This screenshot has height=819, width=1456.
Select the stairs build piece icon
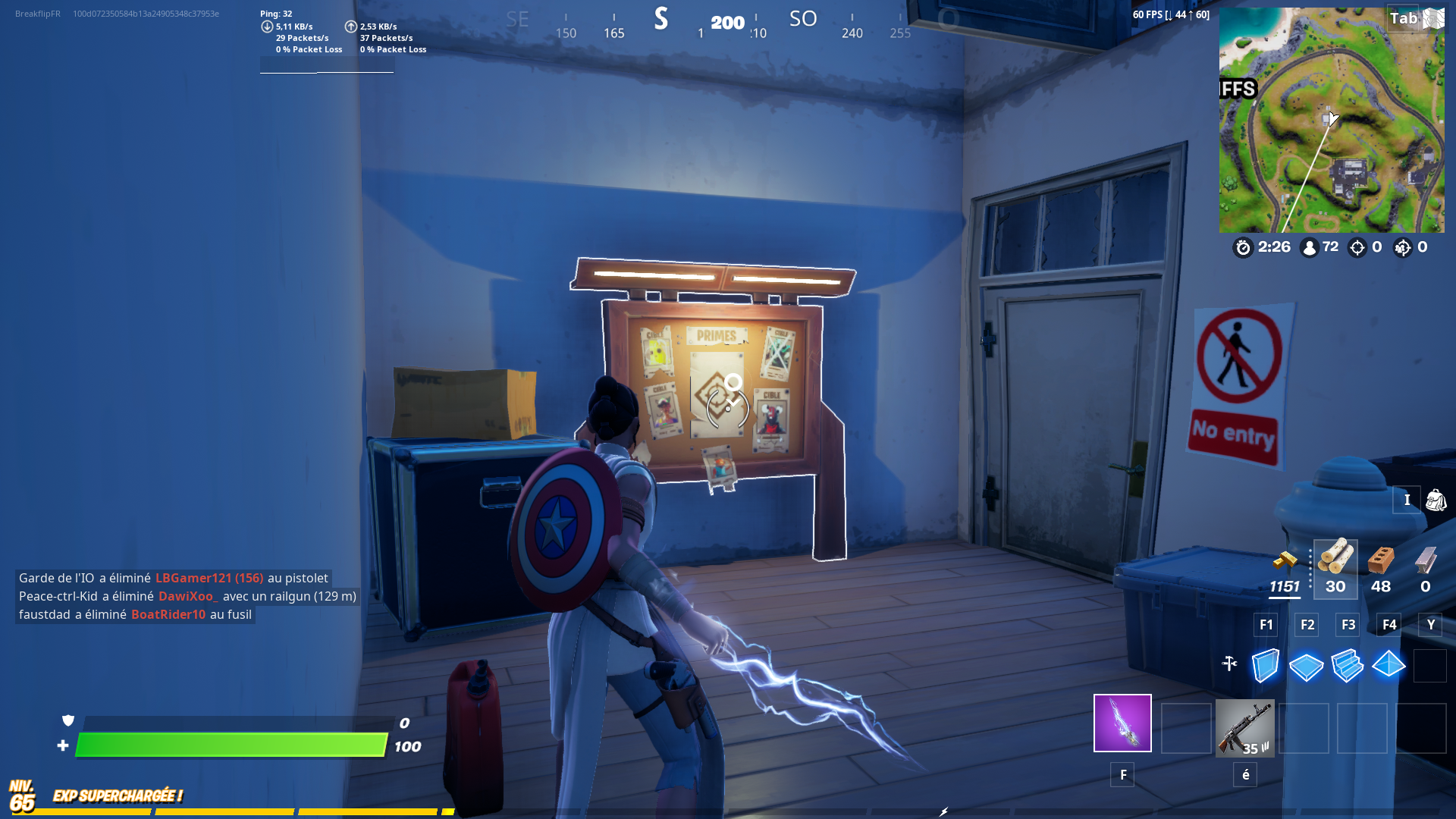[1348, 666]
